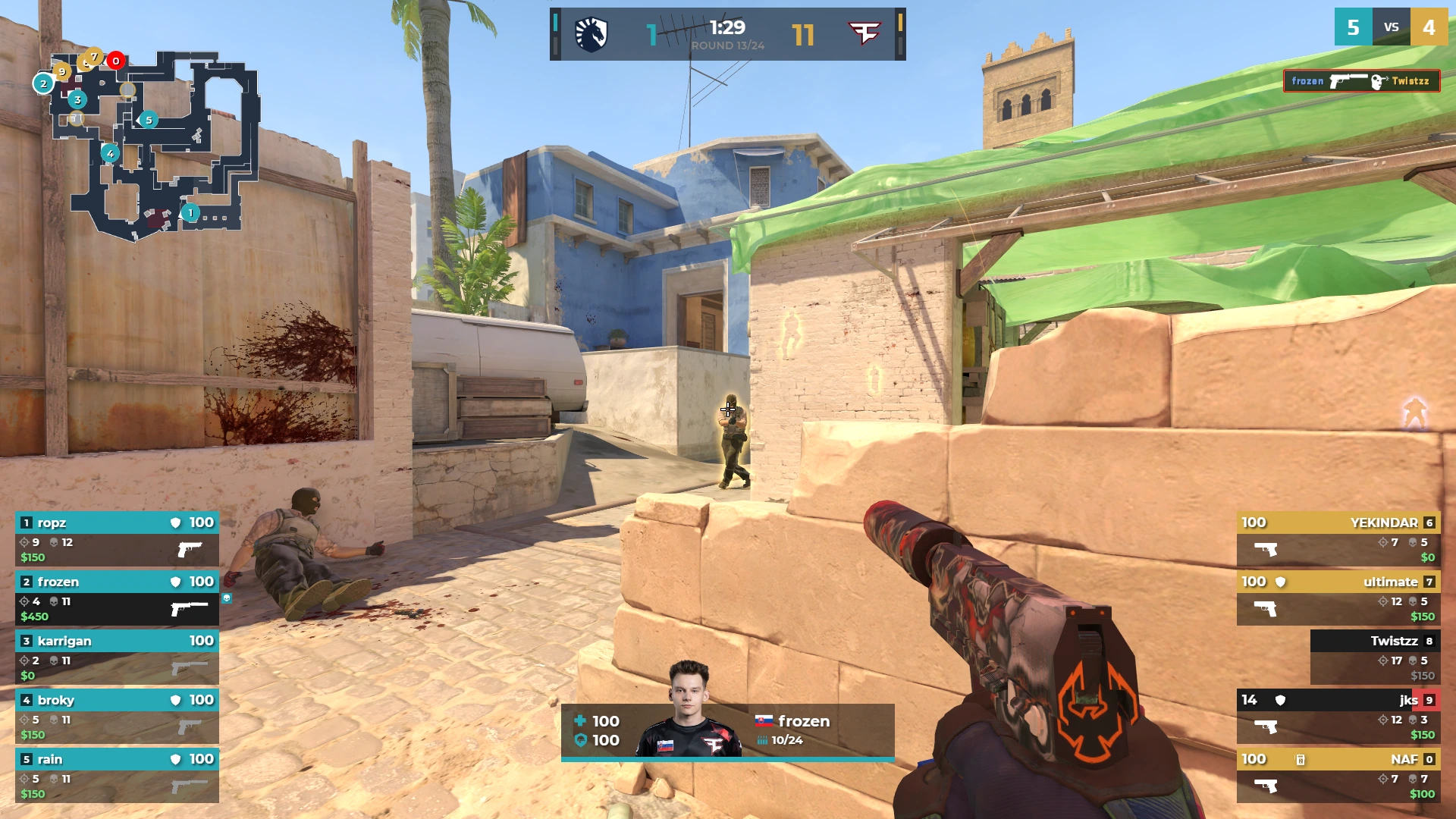Switch spectator view to broky
Viewport: 1456px width, 819px height.
click(117, 716)
